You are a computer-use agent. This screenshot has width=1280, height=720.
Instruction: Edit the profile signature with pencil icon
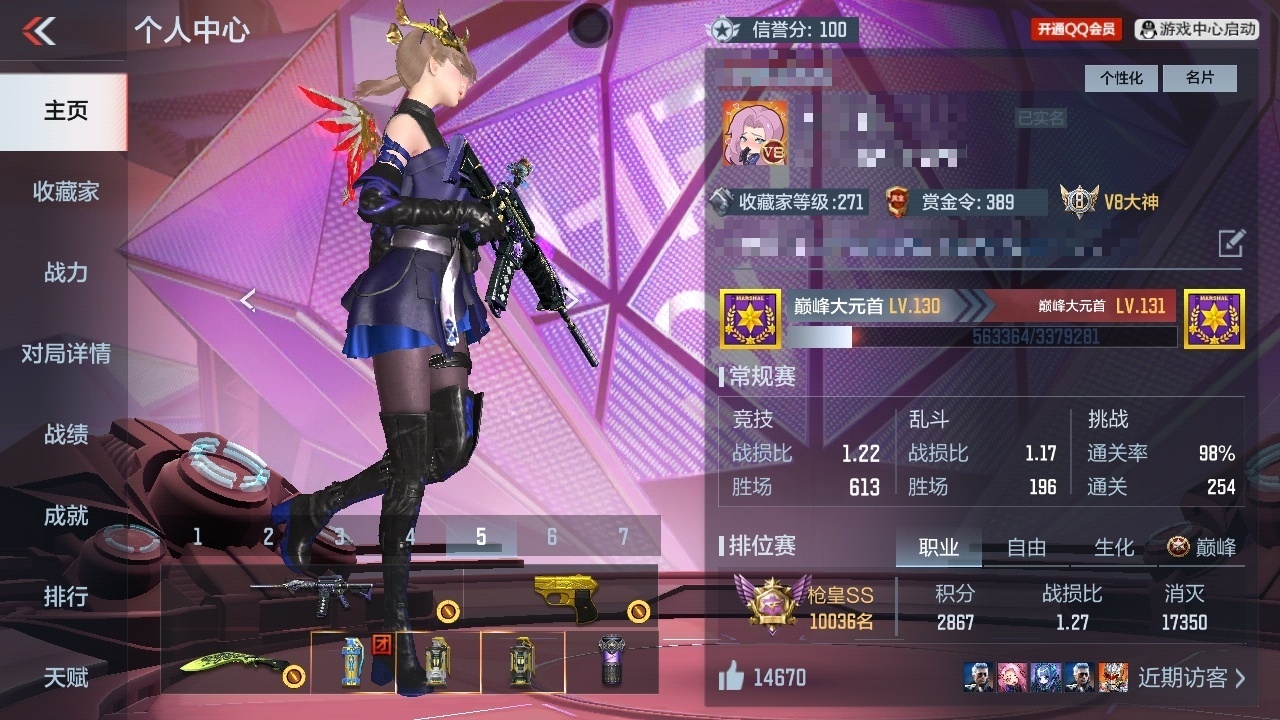pyautogui.click(x=1231, y=242)
